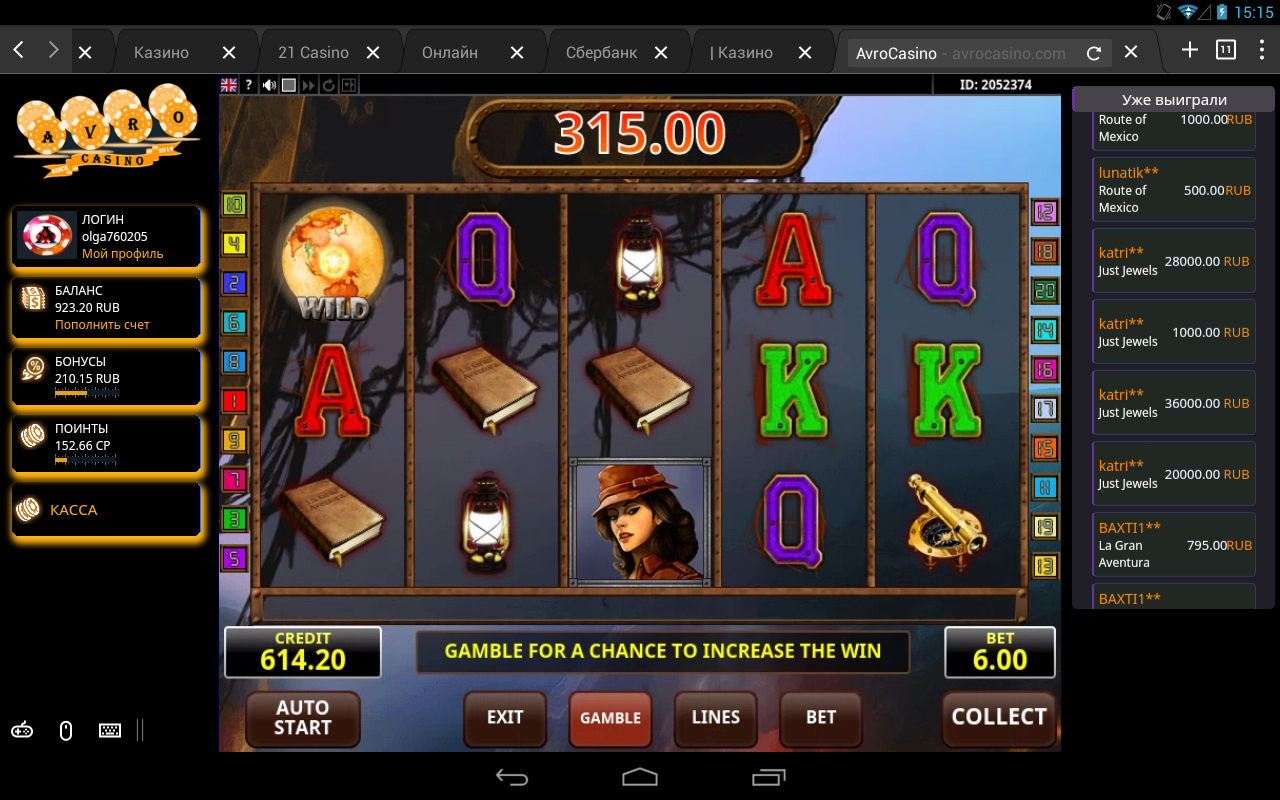Image resolution: width=1280 pixels, height=800 pixels.
Task: Open Мой профиль link
Action: [122, 254]
